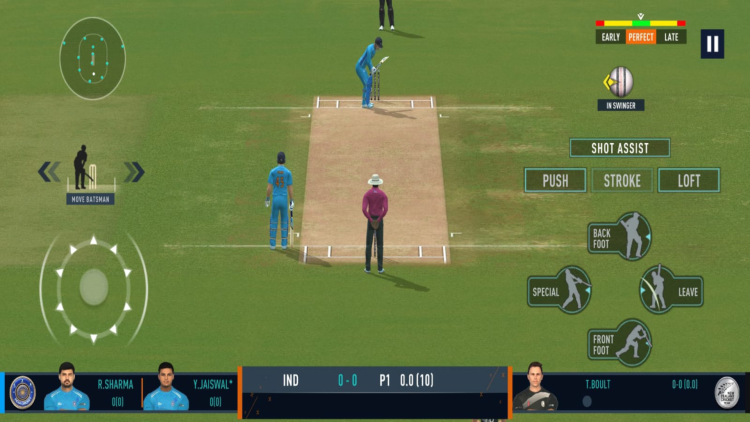The width and height of the screenshot is (750, 422).
Task: Play a Back Foot shot
Action: (621, 236)
